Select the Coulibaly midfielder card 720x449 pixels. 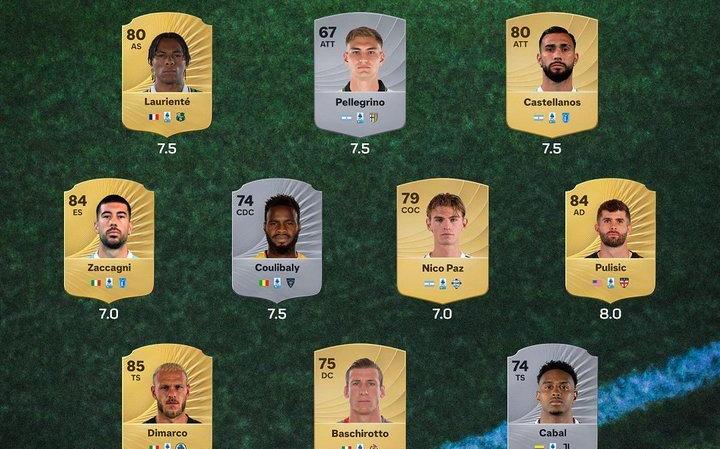[x=277, y=239]
